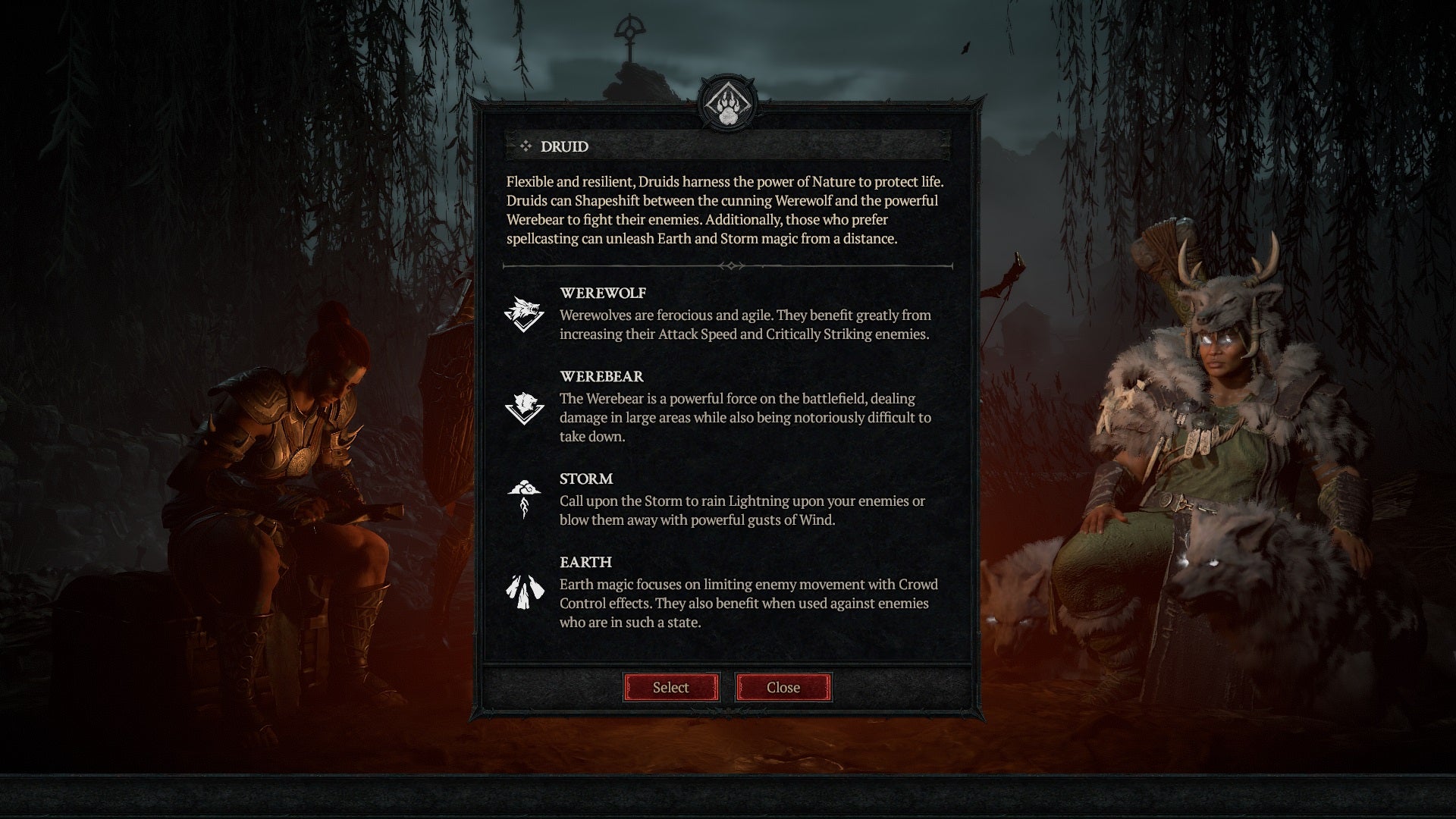Click the diamond divider ornament
The height and width of the screenshot is (819, 1456).
pos(730,266)
